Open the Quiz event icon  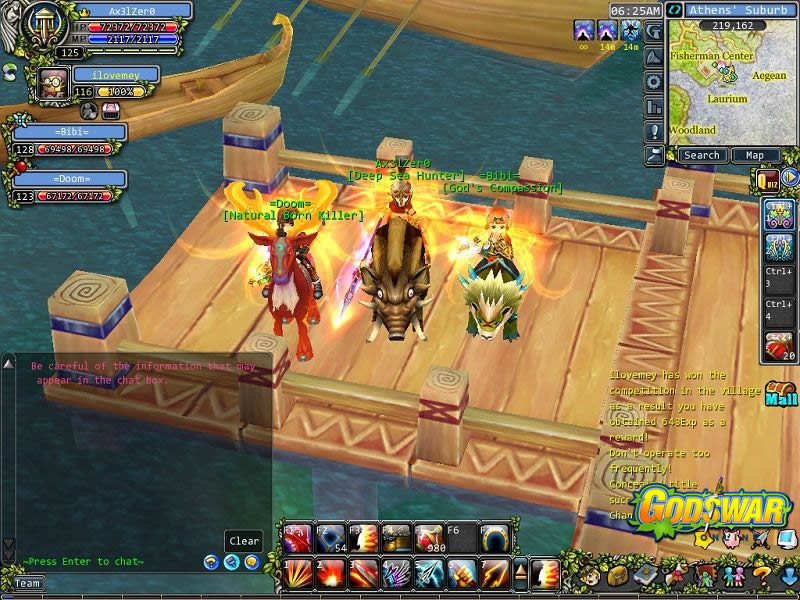[767, 179]
